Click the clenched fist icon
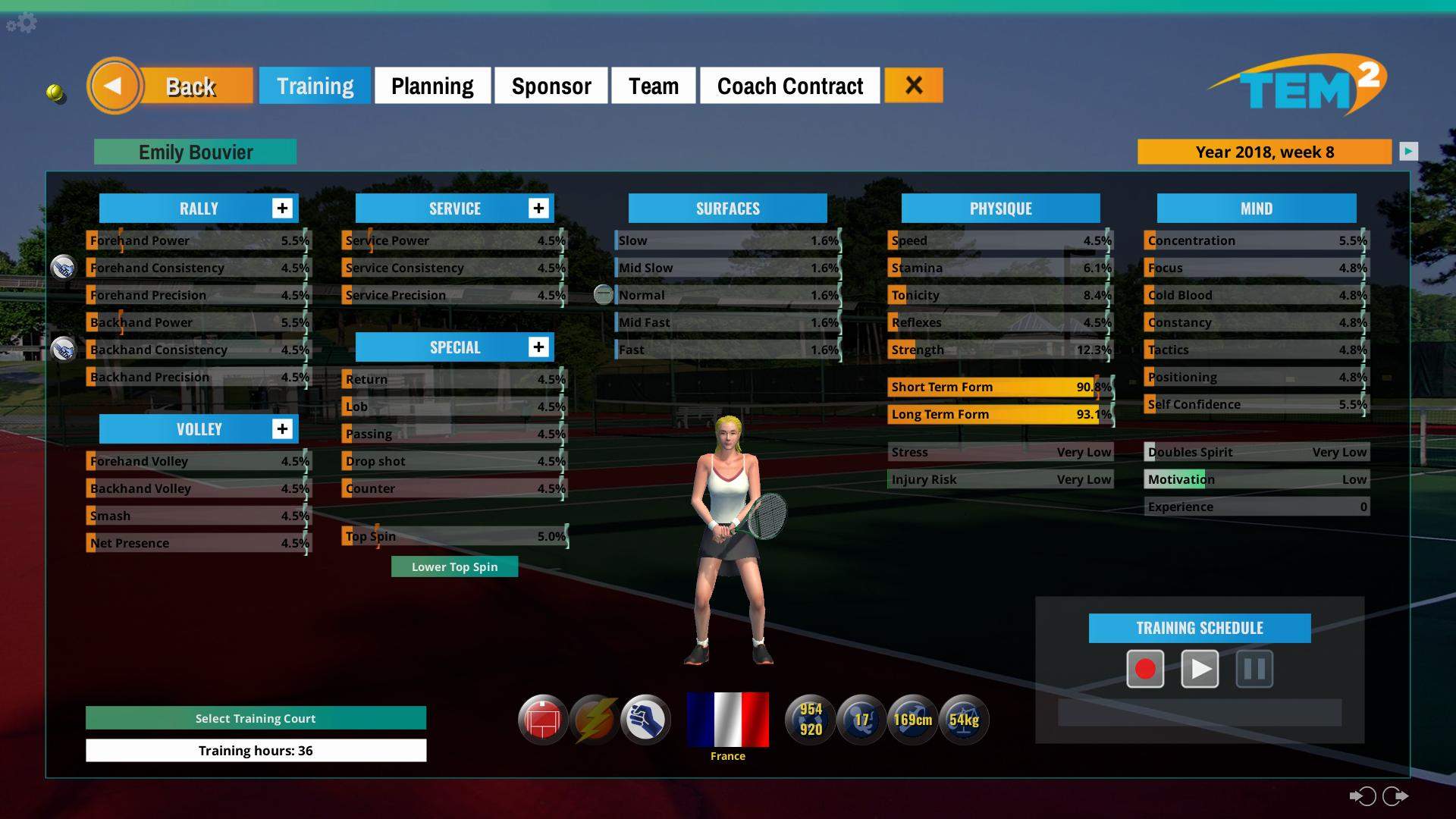The image size is (1456, 819). coord(645,719)
